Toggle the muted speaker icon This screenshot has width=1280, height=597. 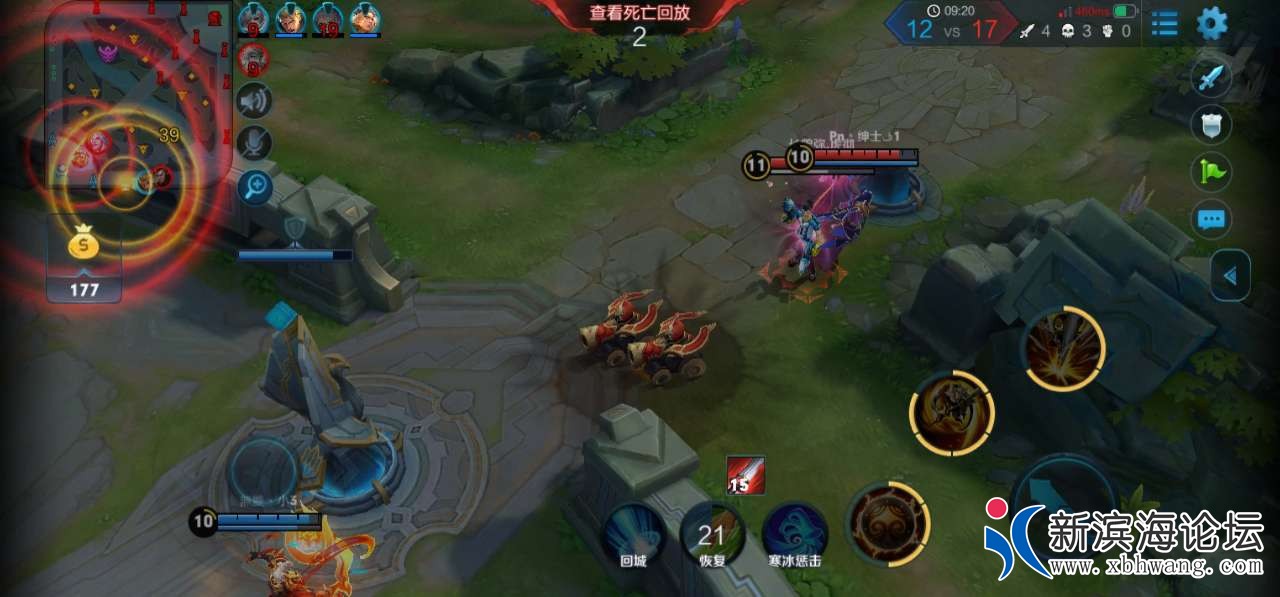[x=255, y=100]
